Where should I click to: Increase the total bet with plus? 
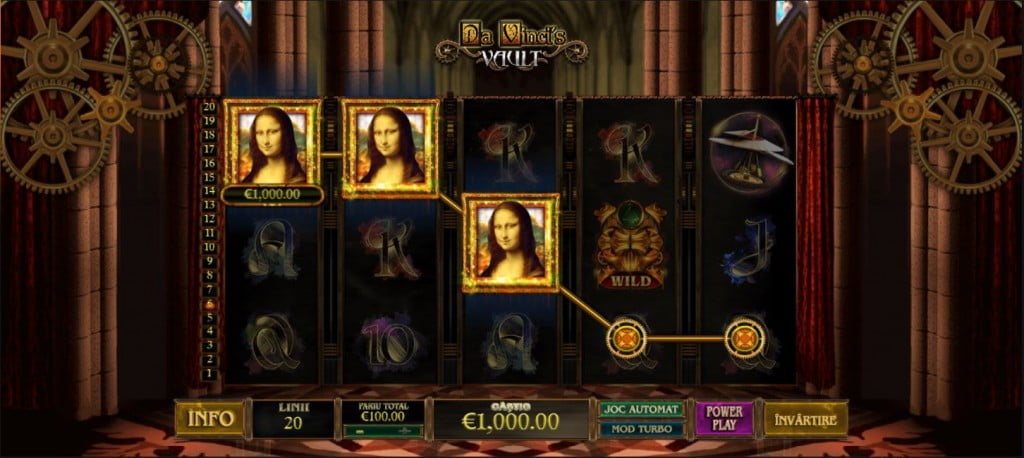pos(407,430)
